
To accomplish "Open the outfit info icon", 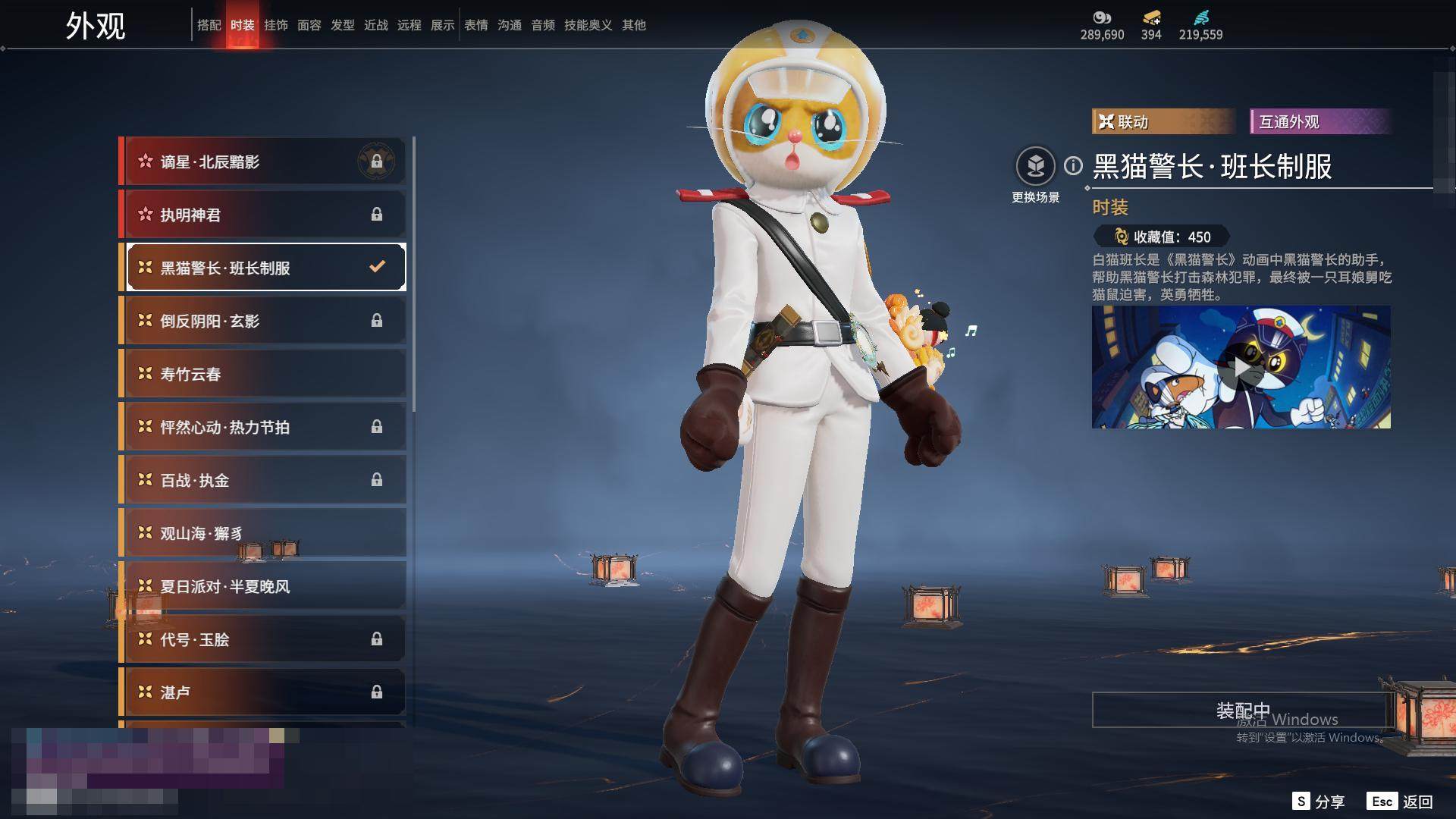I will [x=1073, y=165].
